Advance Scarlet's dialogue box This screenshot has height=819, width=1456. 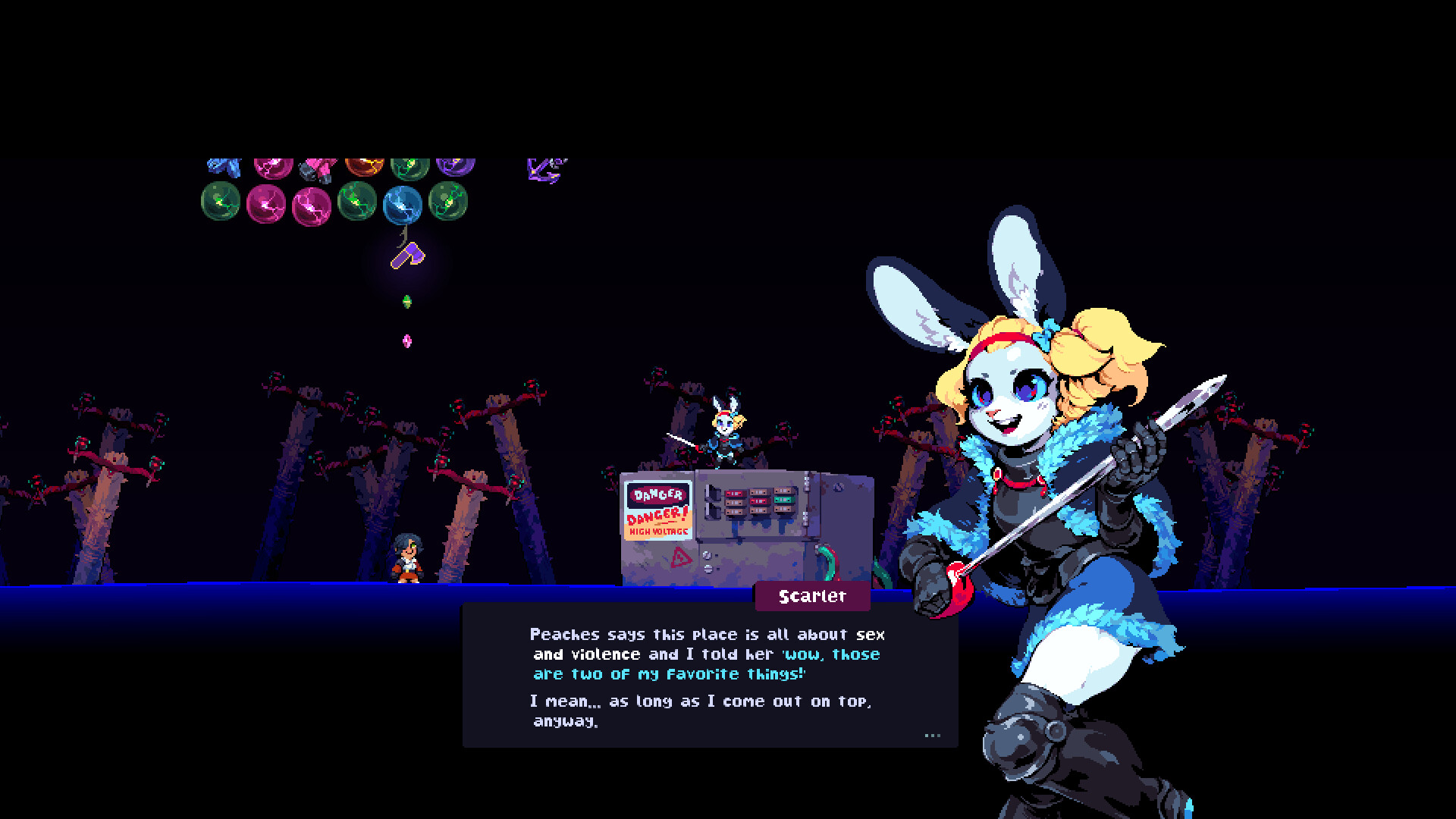[x=705, y=682]
